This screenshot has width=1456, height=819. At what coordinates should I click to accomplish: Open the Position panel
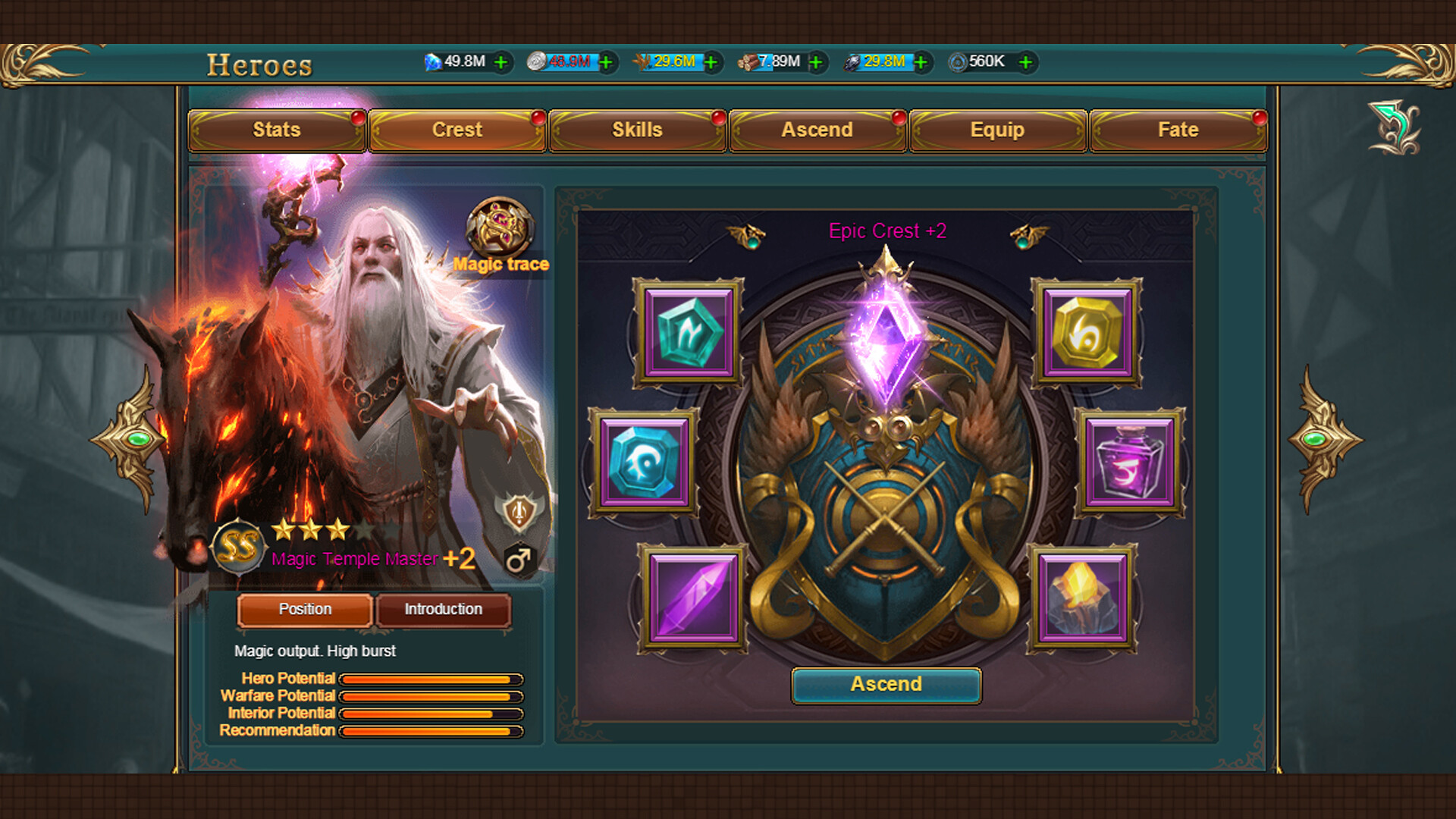click(303, 610)
